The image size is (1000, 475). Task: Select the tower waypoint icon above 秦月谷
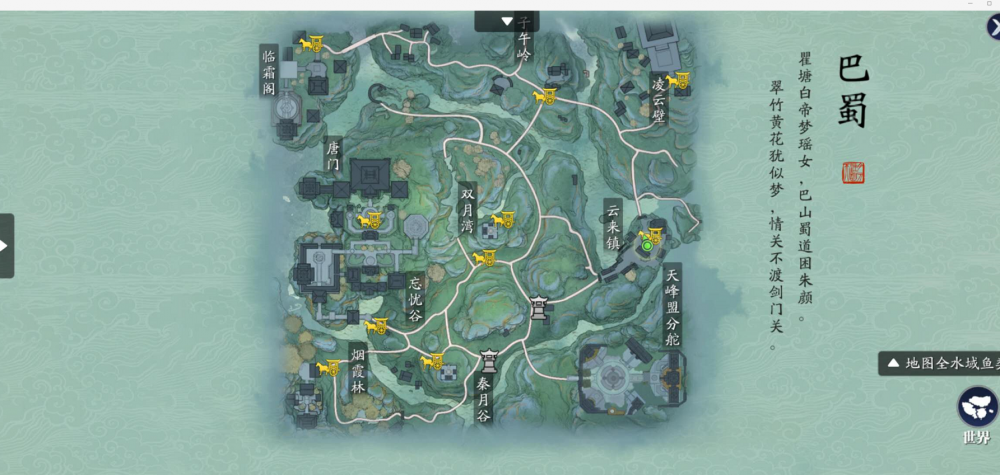[x=490, y=361]
